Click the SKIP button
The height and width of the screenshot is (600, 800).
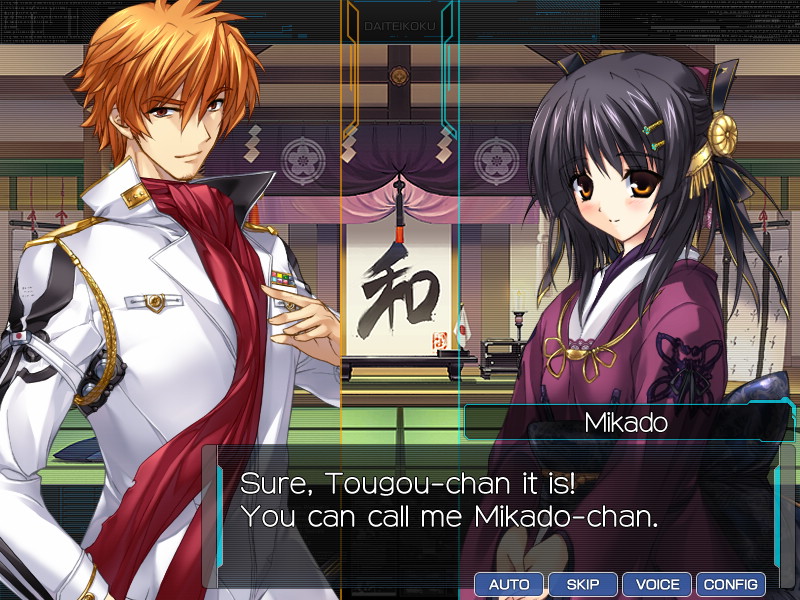click(x=583, y=584)
